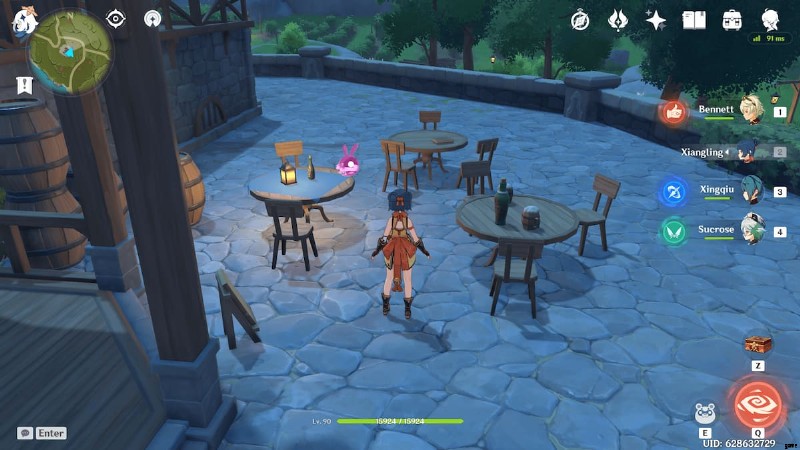The height and width of the screenshot is (450, 800).
Task: Use the treasure chest gadget
Action: [x=758, y=345]
